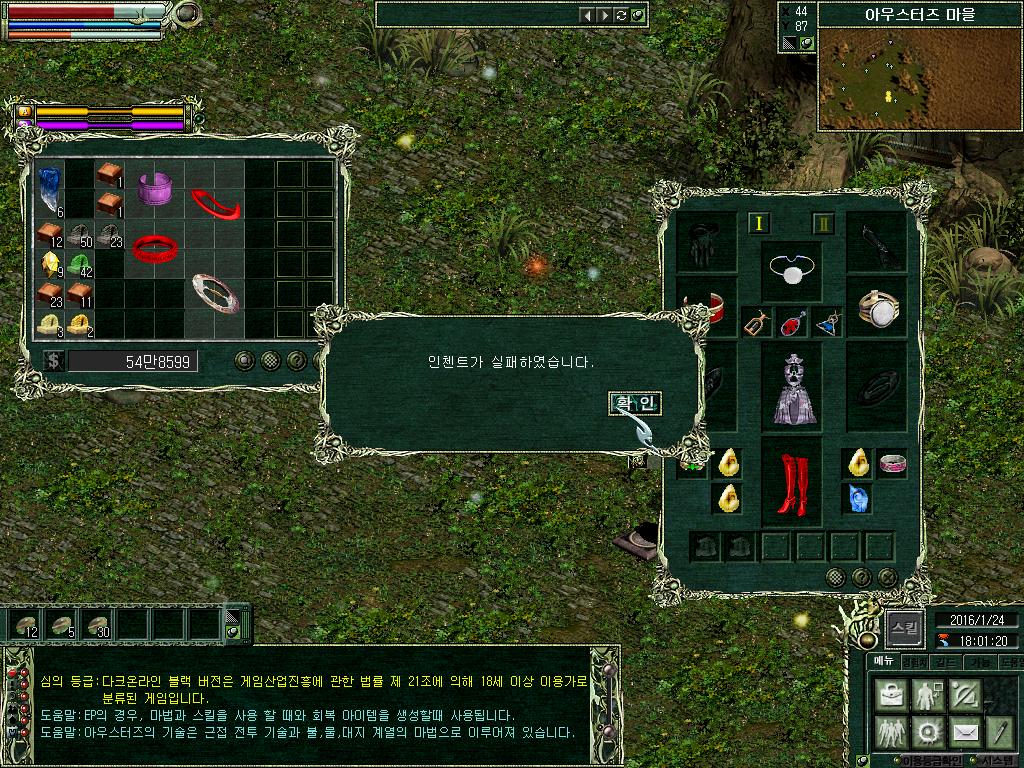The height and width of the screenshot is (768, 1024).
Task: Open the mail envelope icon
Action: tap(964, 732)
